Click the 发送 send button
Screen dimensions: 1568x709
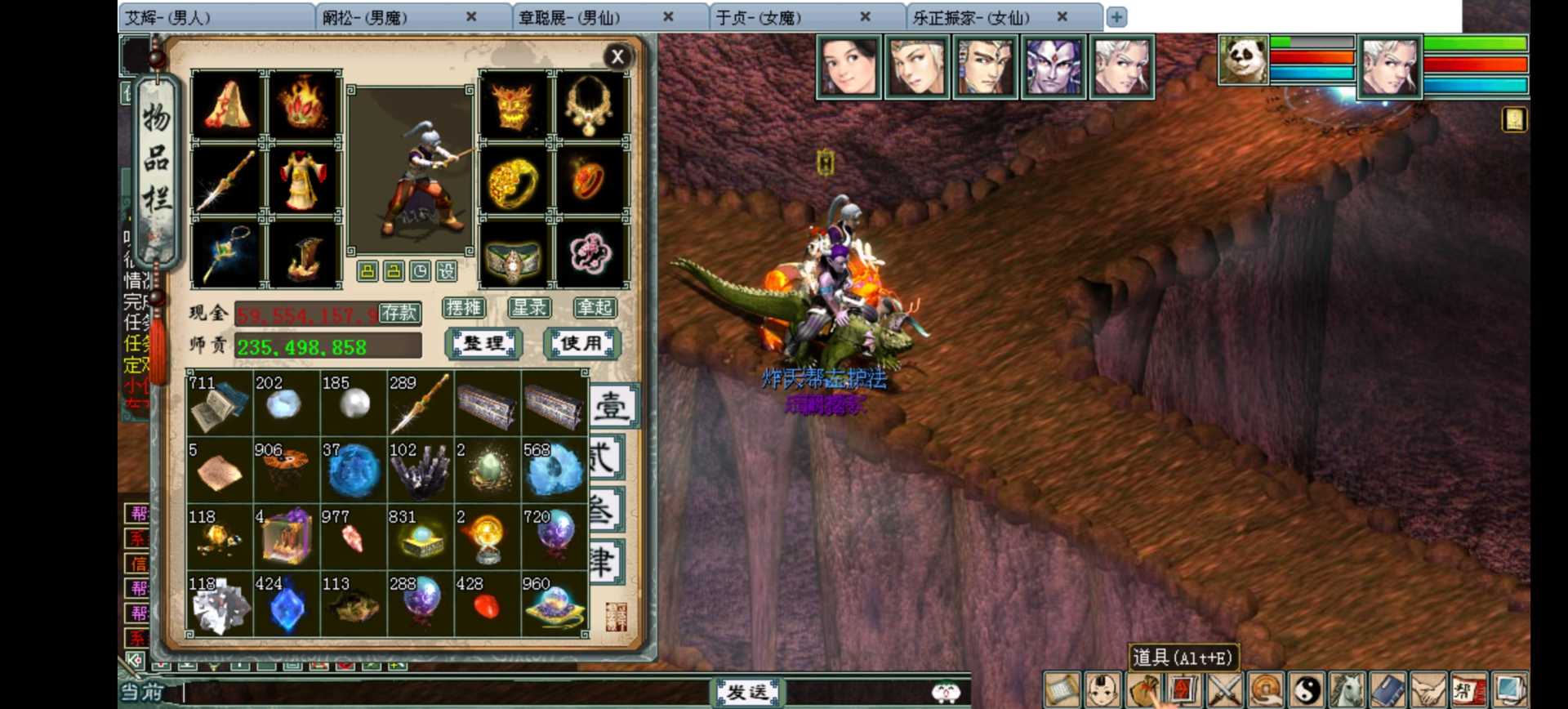747,693
